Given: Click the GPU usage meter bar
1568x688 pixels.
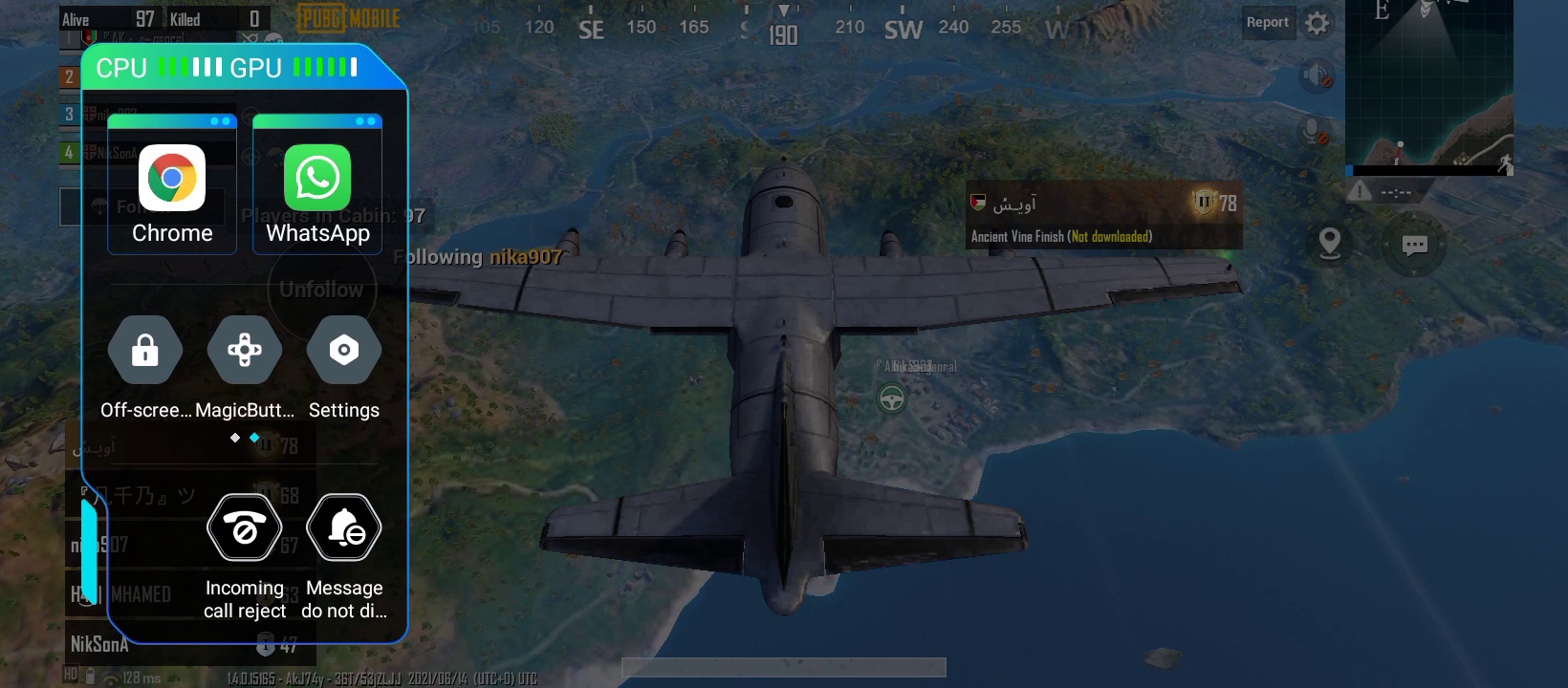Looking at the screenshot, I should [x=325, y=67].
